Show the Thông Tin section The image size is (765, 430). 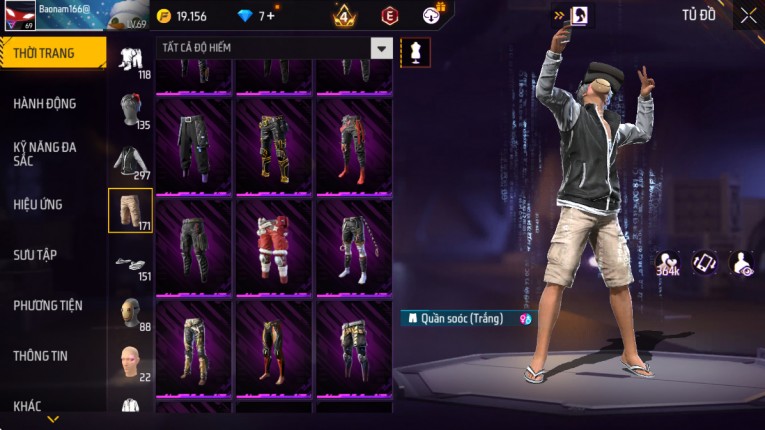[x=42, y=355]
